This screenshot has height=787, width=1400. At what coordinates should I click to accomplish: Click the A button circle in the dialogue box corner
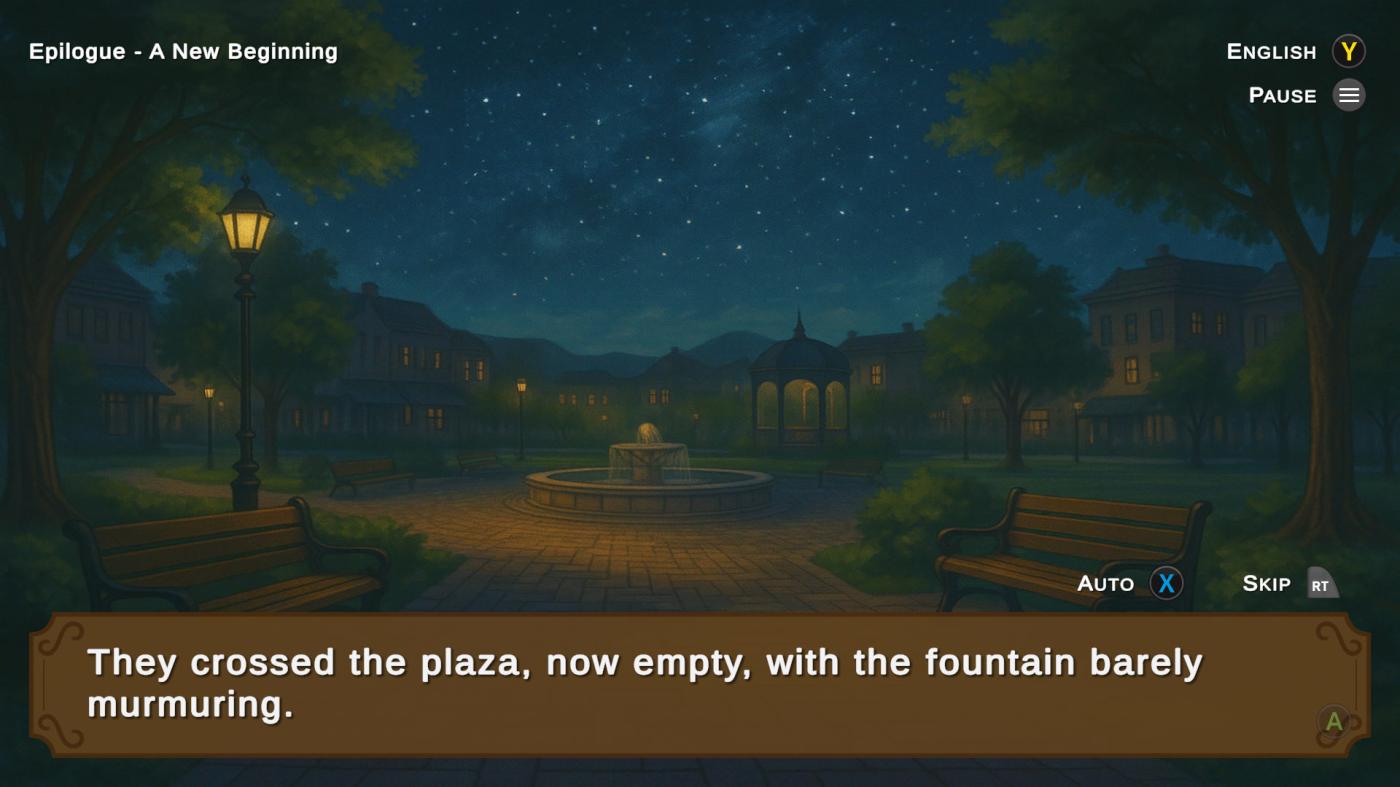1331,720
